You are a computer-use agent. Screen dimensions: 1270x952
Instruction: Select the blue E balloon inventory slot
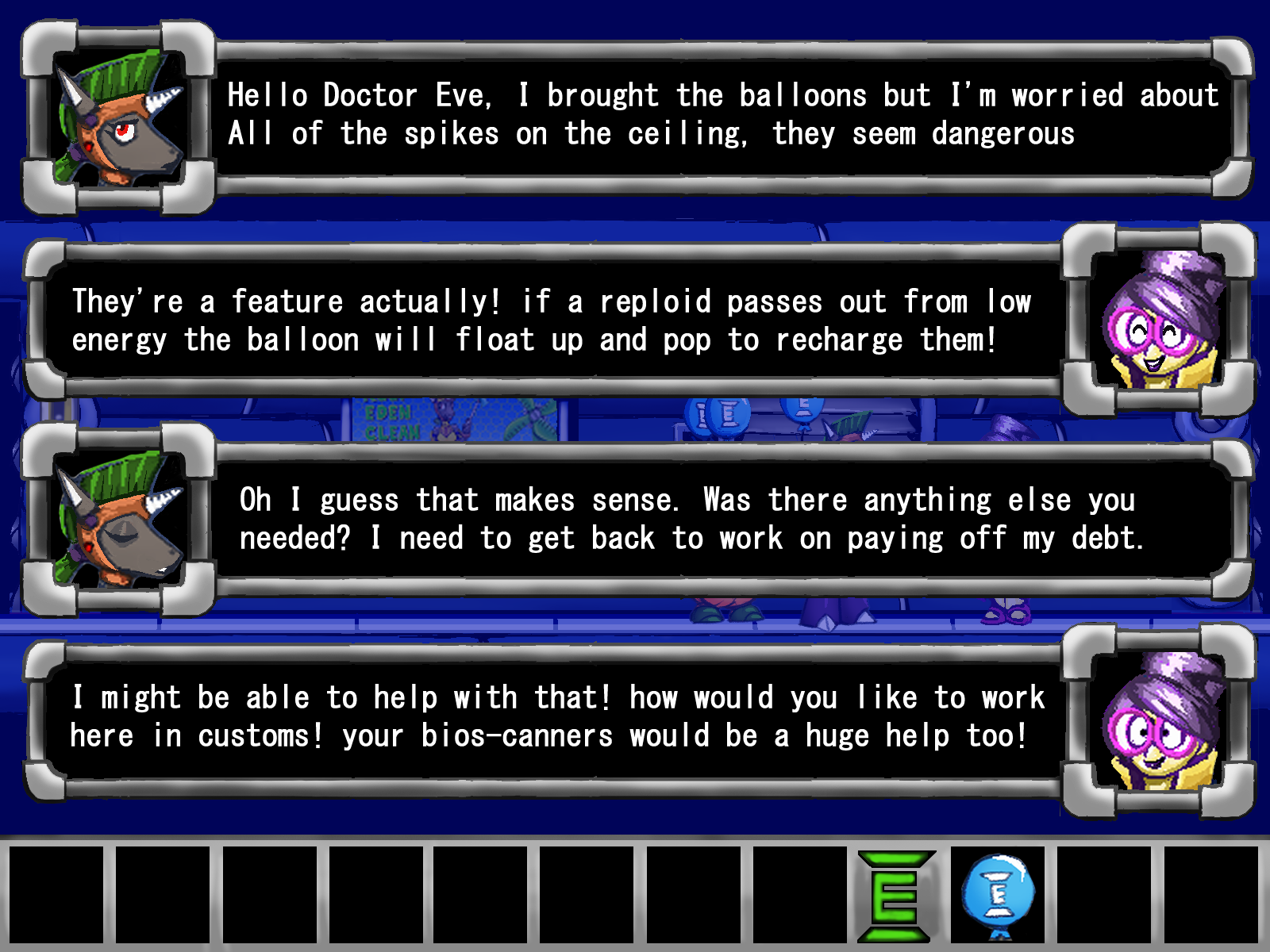(999, 896)
